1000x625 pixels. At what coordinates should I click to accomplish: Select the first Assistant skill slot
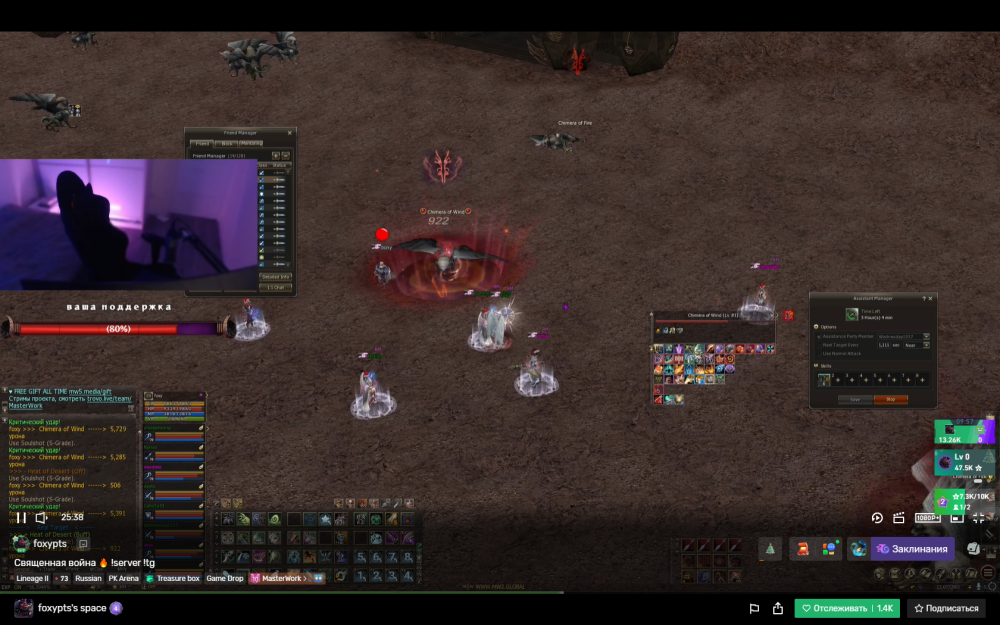click(x=825, y=380)
